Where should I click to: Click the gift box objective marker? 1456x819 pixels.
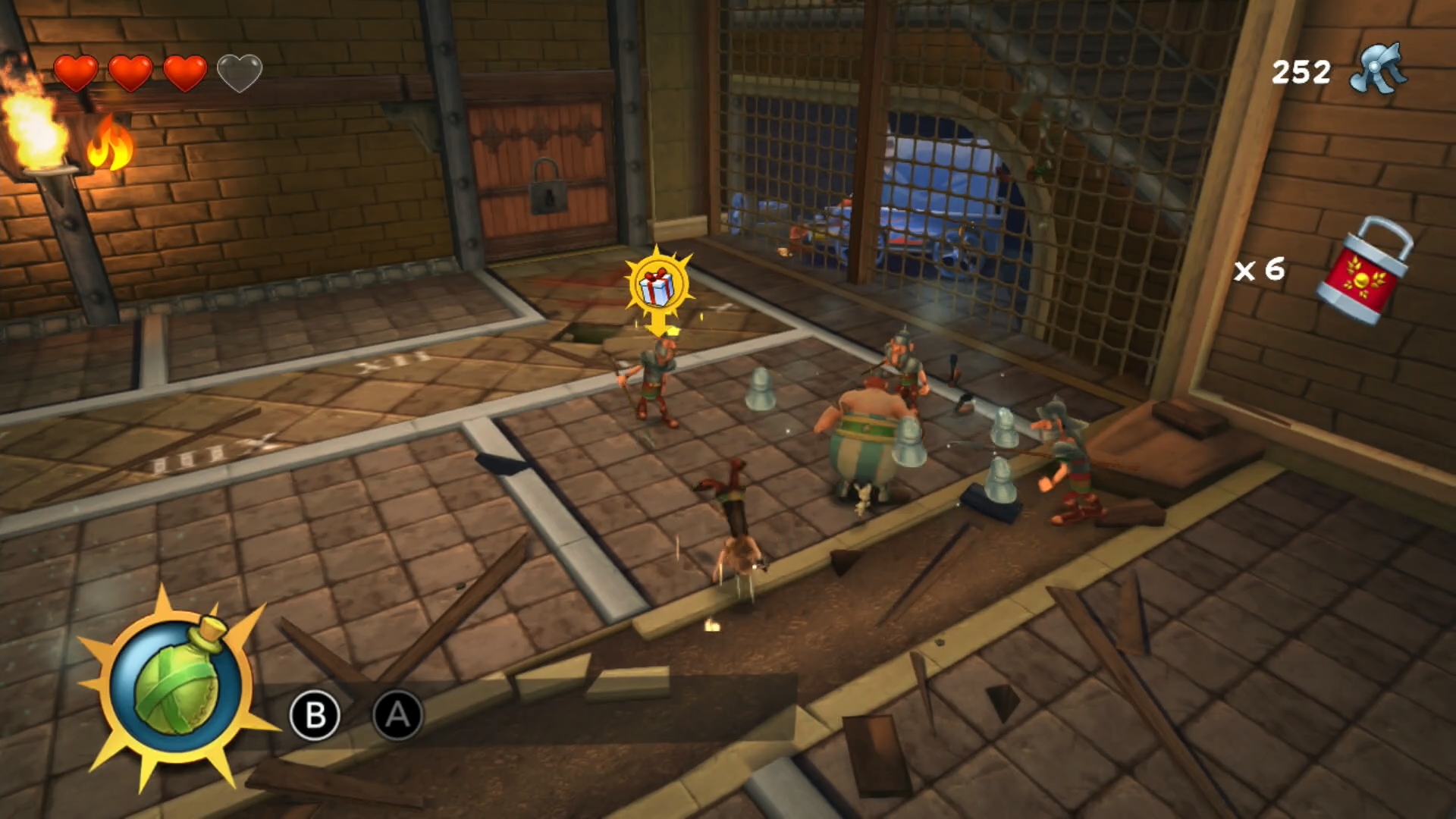click(x=657, y=287)
